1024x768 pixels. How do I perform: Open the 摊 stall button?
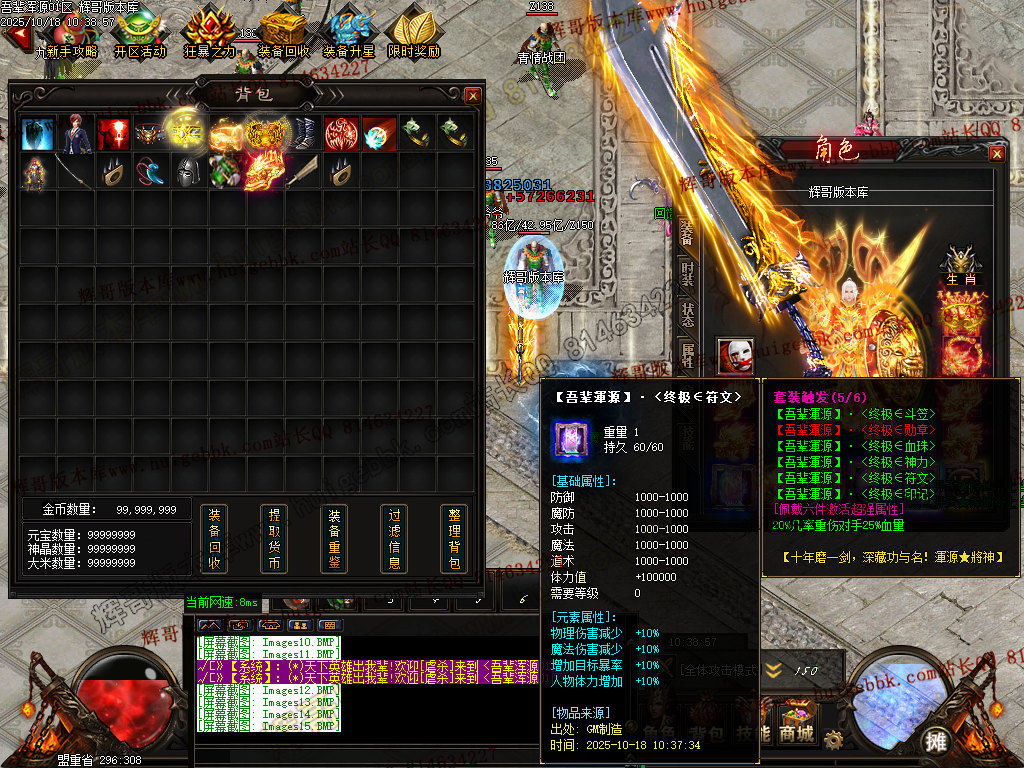[936, 741]
